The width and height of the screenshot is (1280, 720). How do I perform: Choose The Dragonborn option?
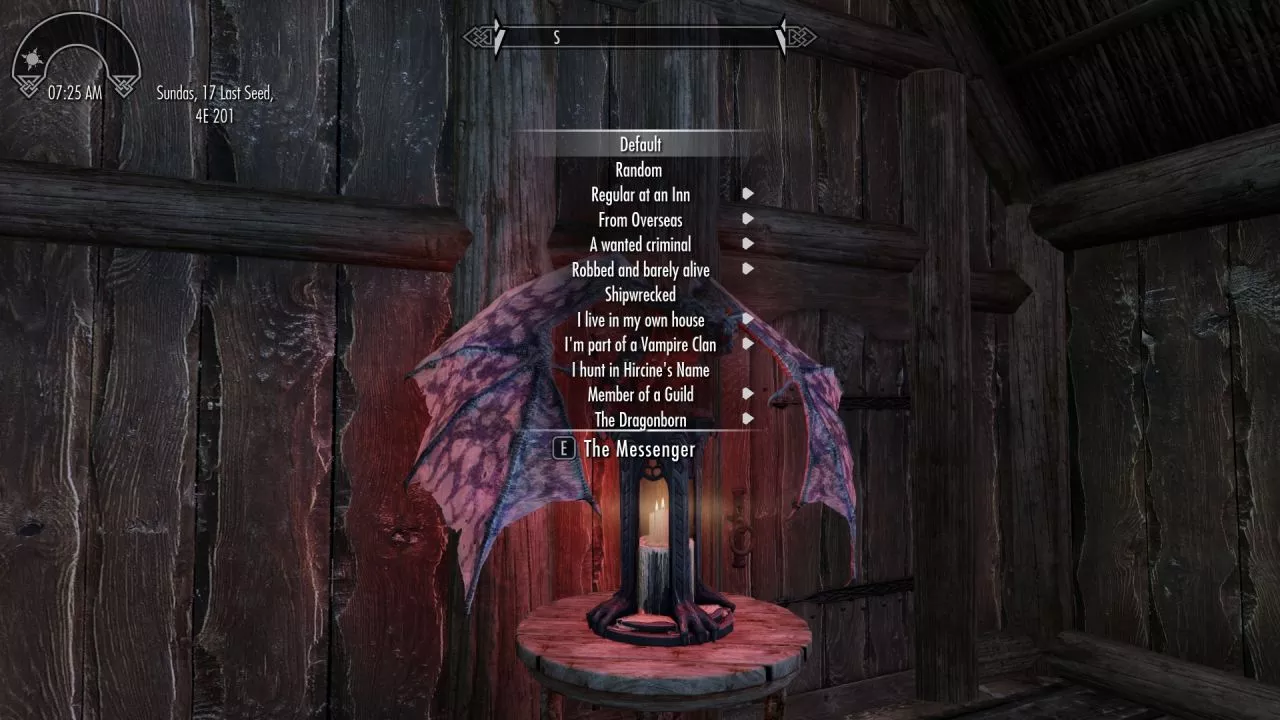tap(640, 420)
